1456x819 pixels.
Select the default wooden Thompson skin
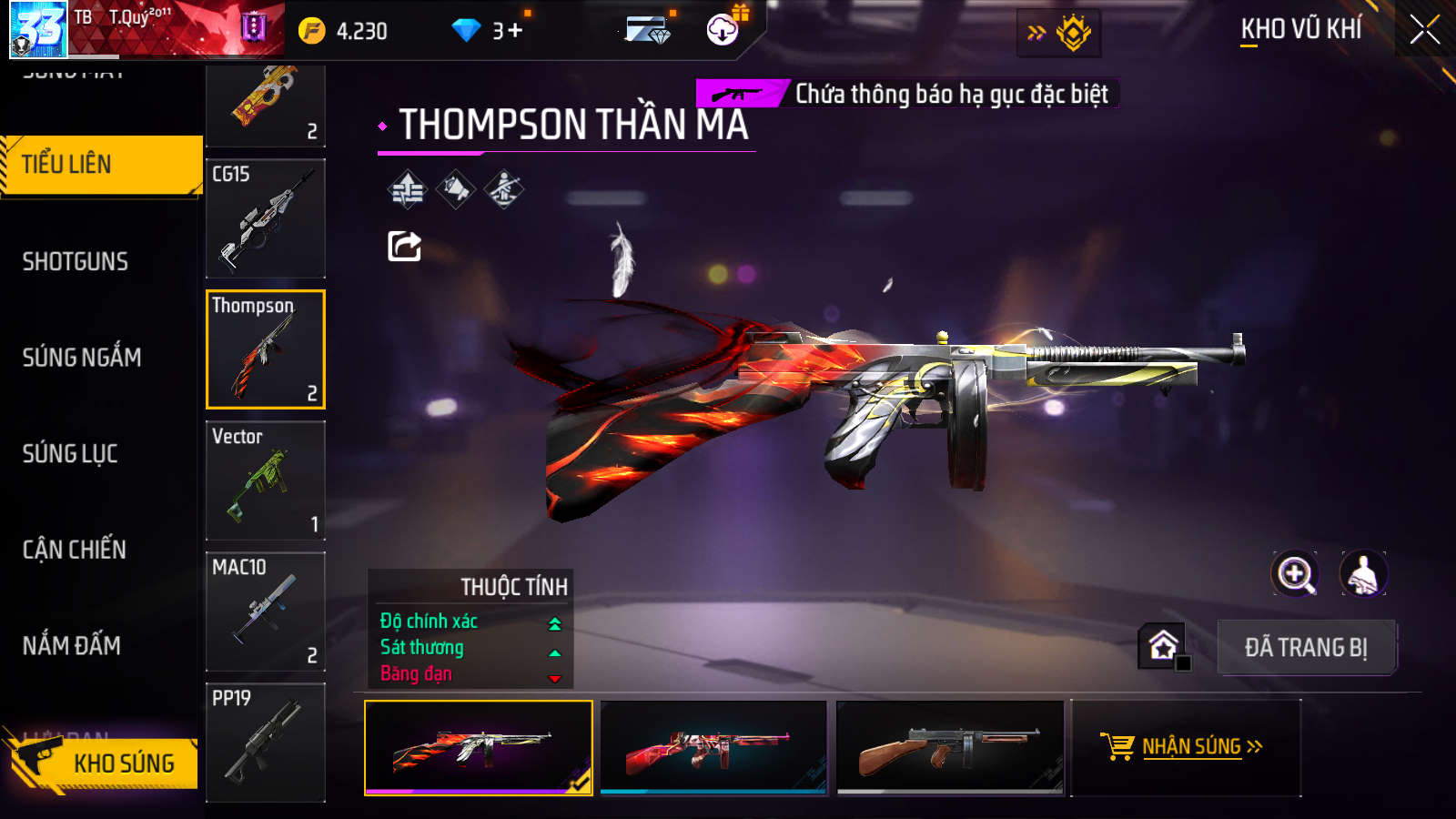click(950, 747)
